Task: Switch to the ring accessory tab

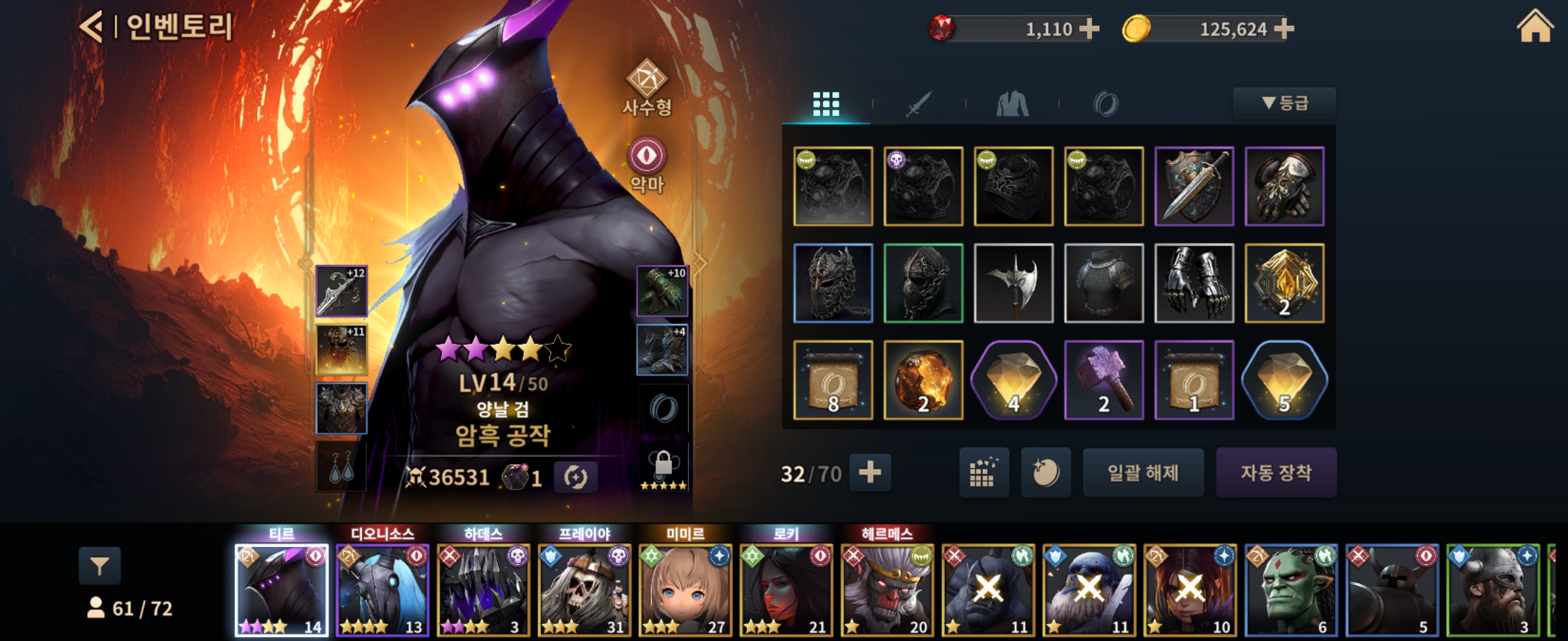Action: click(1105, 104)
